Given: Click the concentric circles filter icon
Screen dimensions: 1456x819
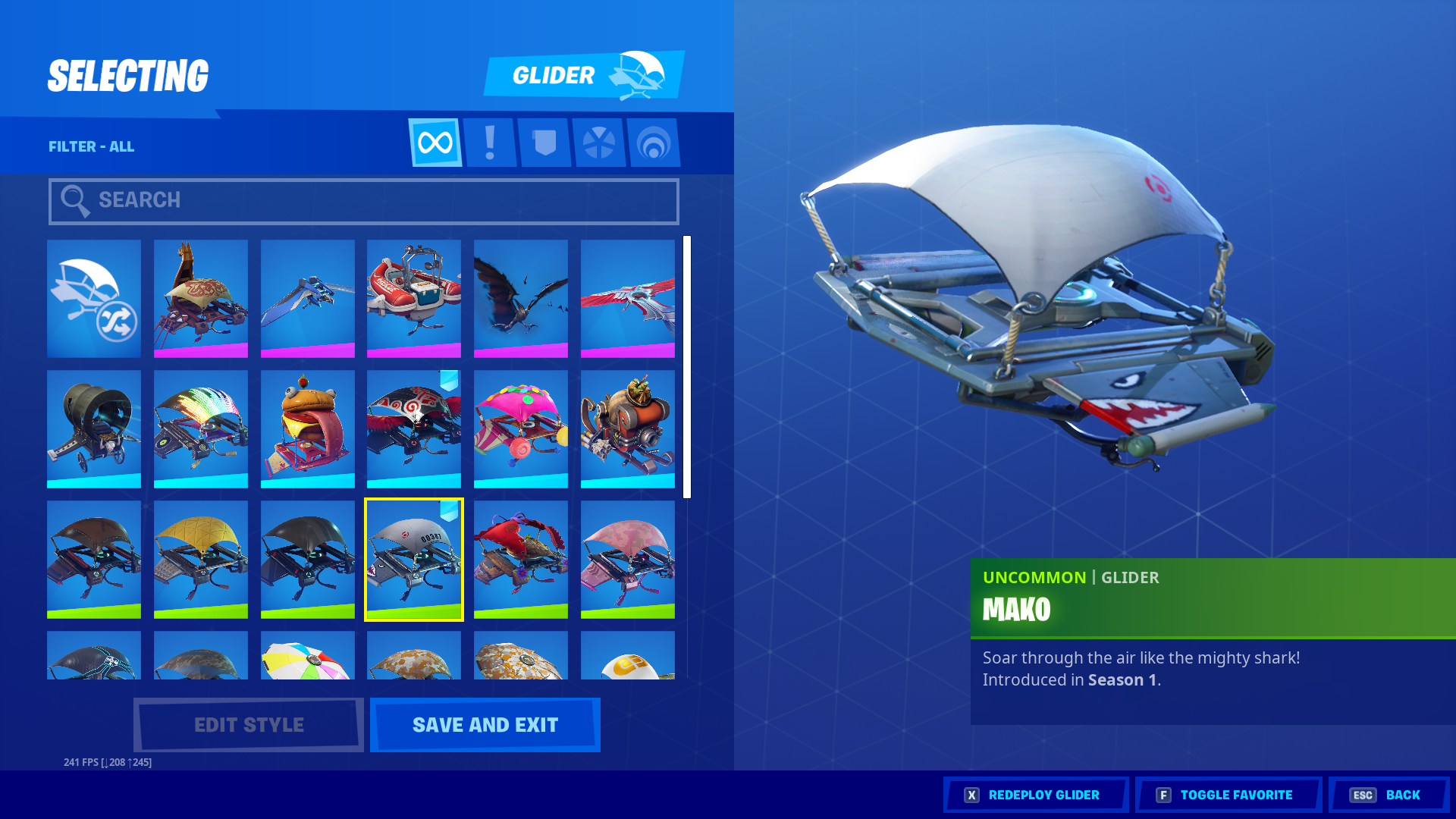Looking at the screenshot, I should pyautogui.click(x=654, y=142).
